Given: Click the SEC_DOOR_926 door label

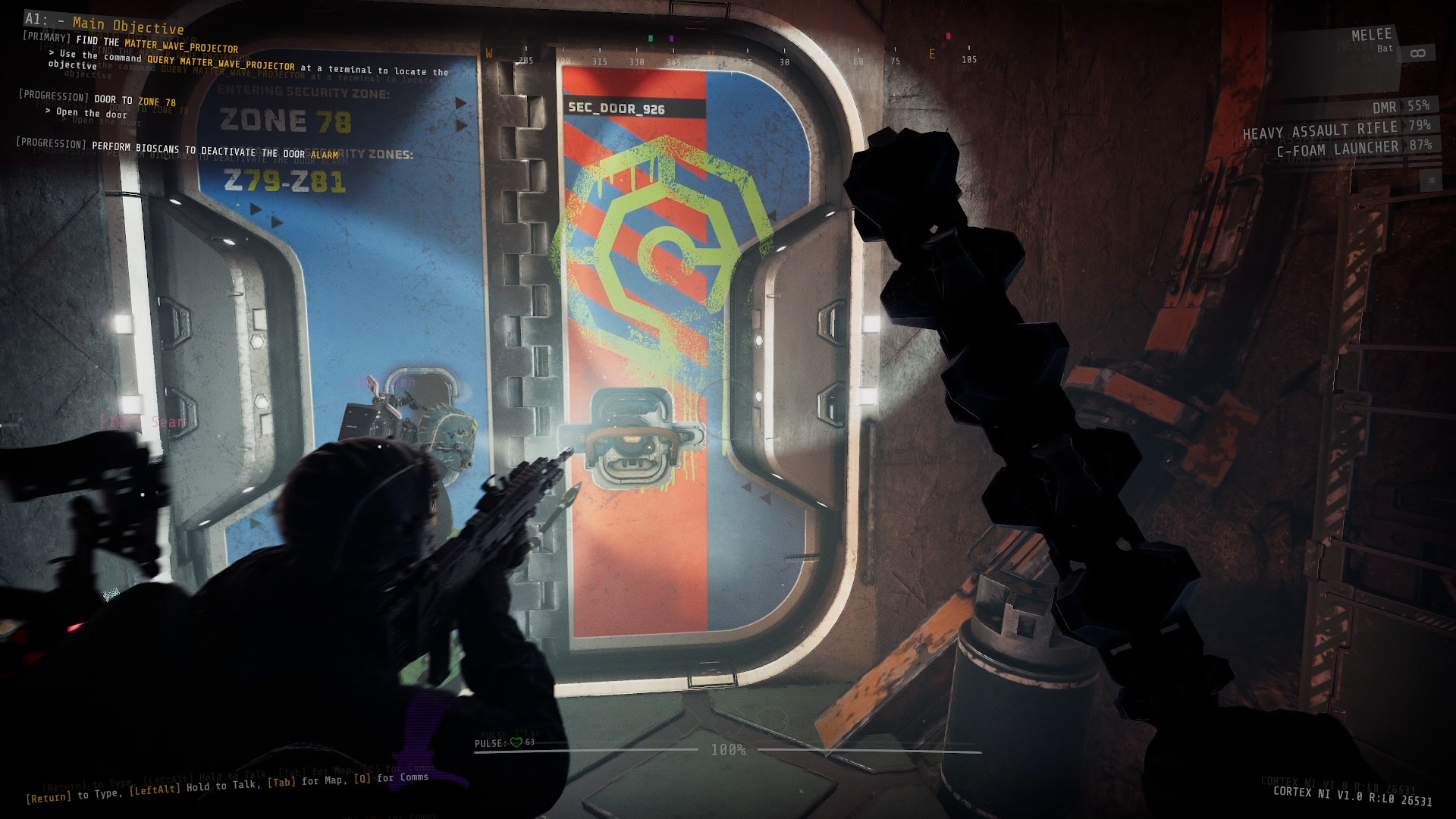Looking at the screenshot, I should 616,108.
